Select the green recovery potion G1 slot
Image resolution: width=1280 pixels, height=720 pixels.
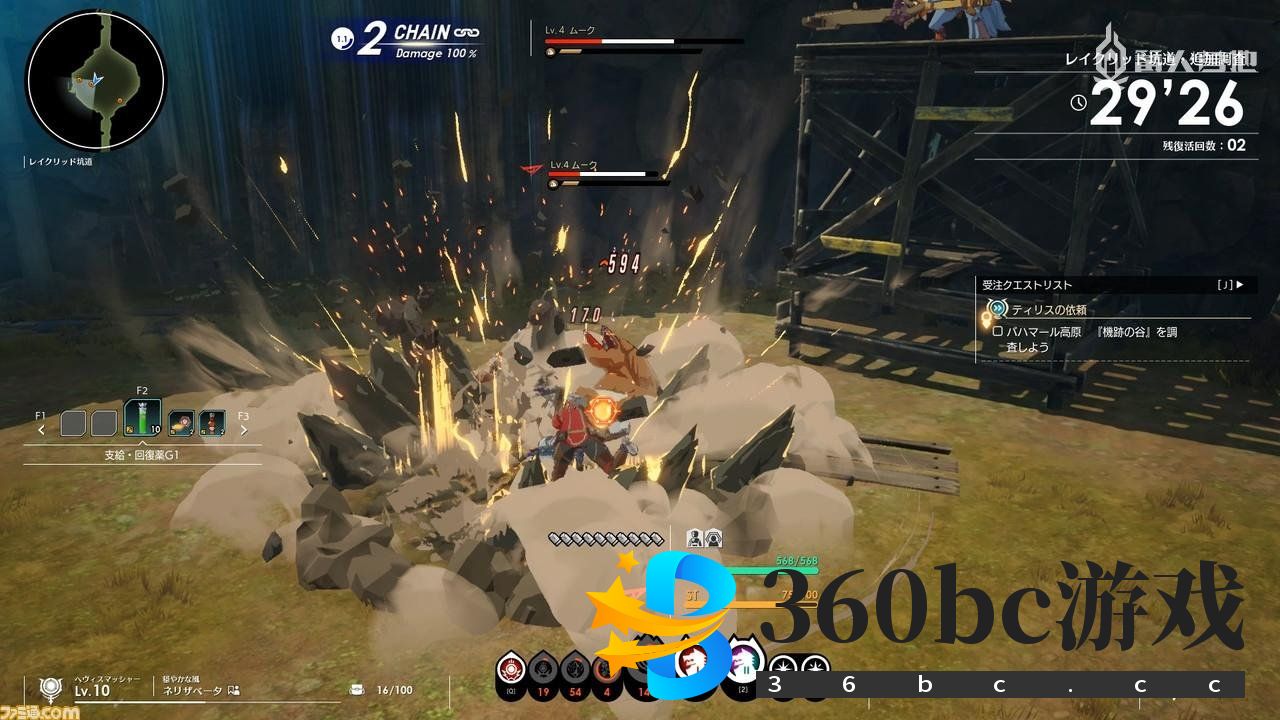[x=142, y=418]
